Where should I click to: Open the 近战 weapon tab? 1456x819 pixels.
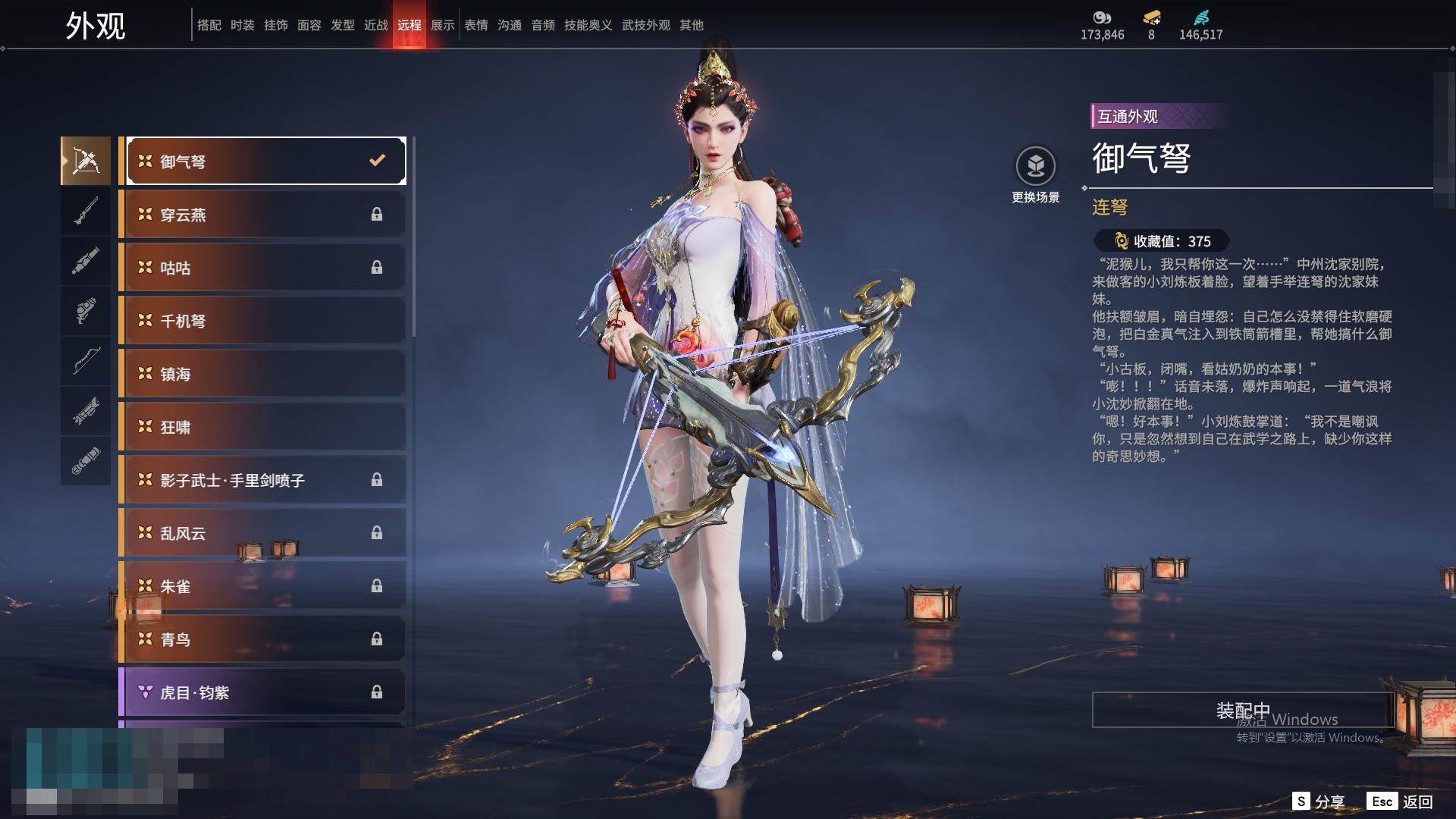click(x=375, y=25)
